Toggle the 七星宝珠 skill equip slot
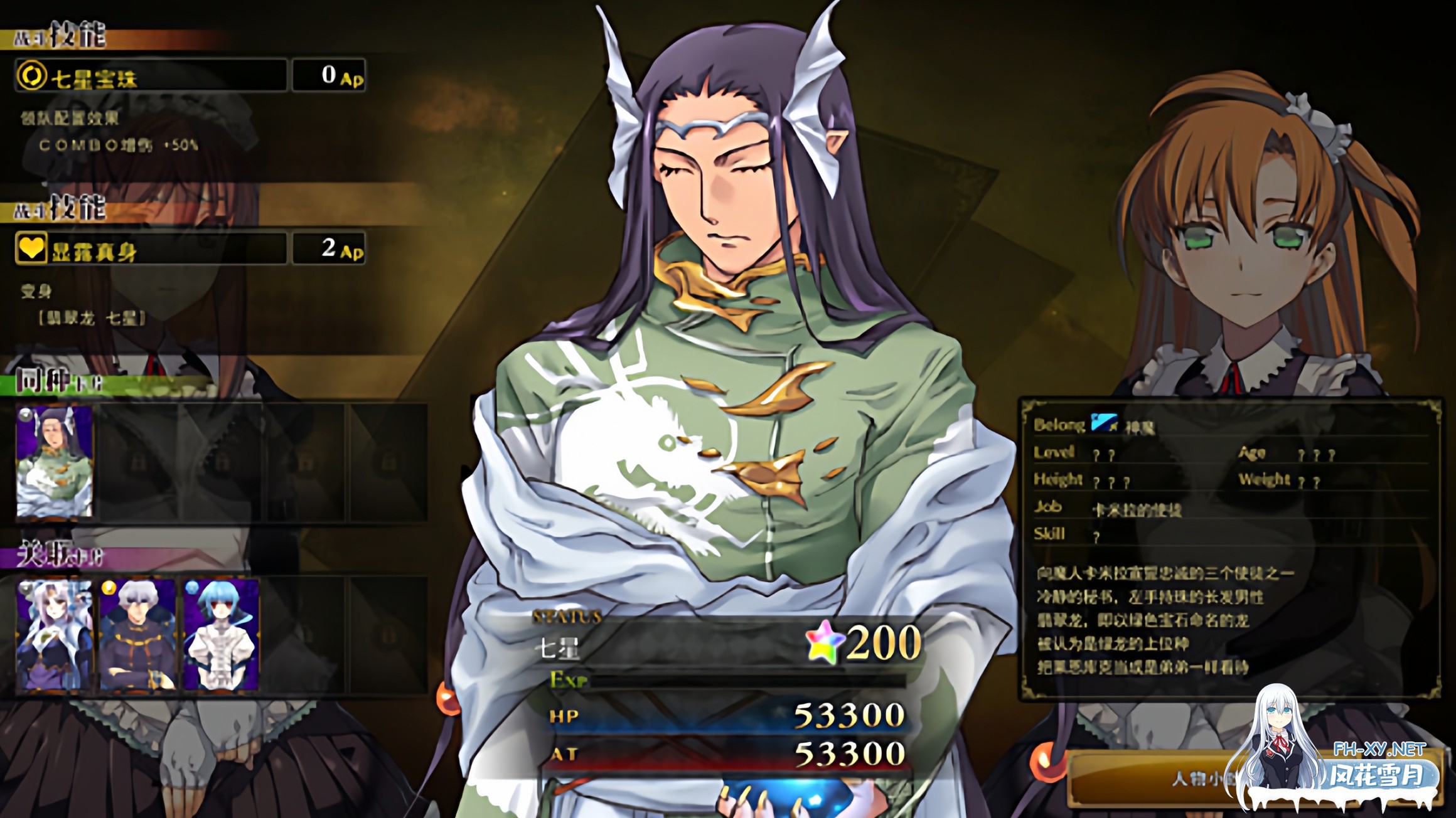Screen dimensions: 1456x818 (329, 74)
